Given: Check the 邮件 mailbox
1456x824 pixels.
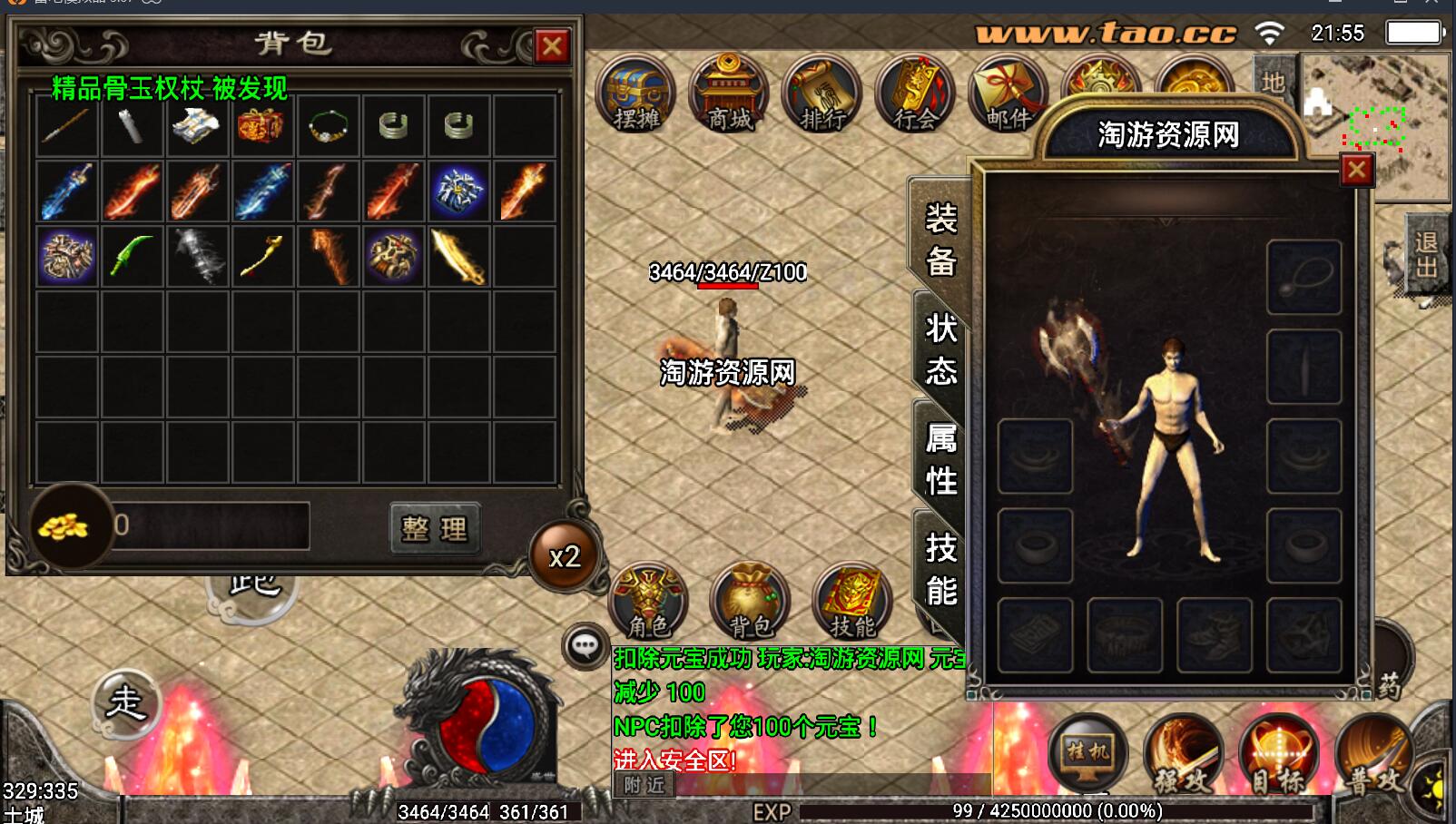Looking at the screenshot, I should tap(1008, 94).
